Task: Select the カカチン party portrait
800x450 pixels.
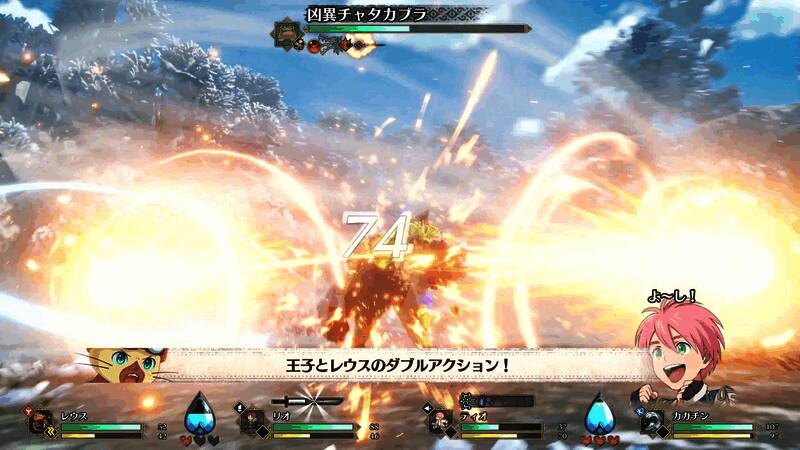Action: (652, 422)
